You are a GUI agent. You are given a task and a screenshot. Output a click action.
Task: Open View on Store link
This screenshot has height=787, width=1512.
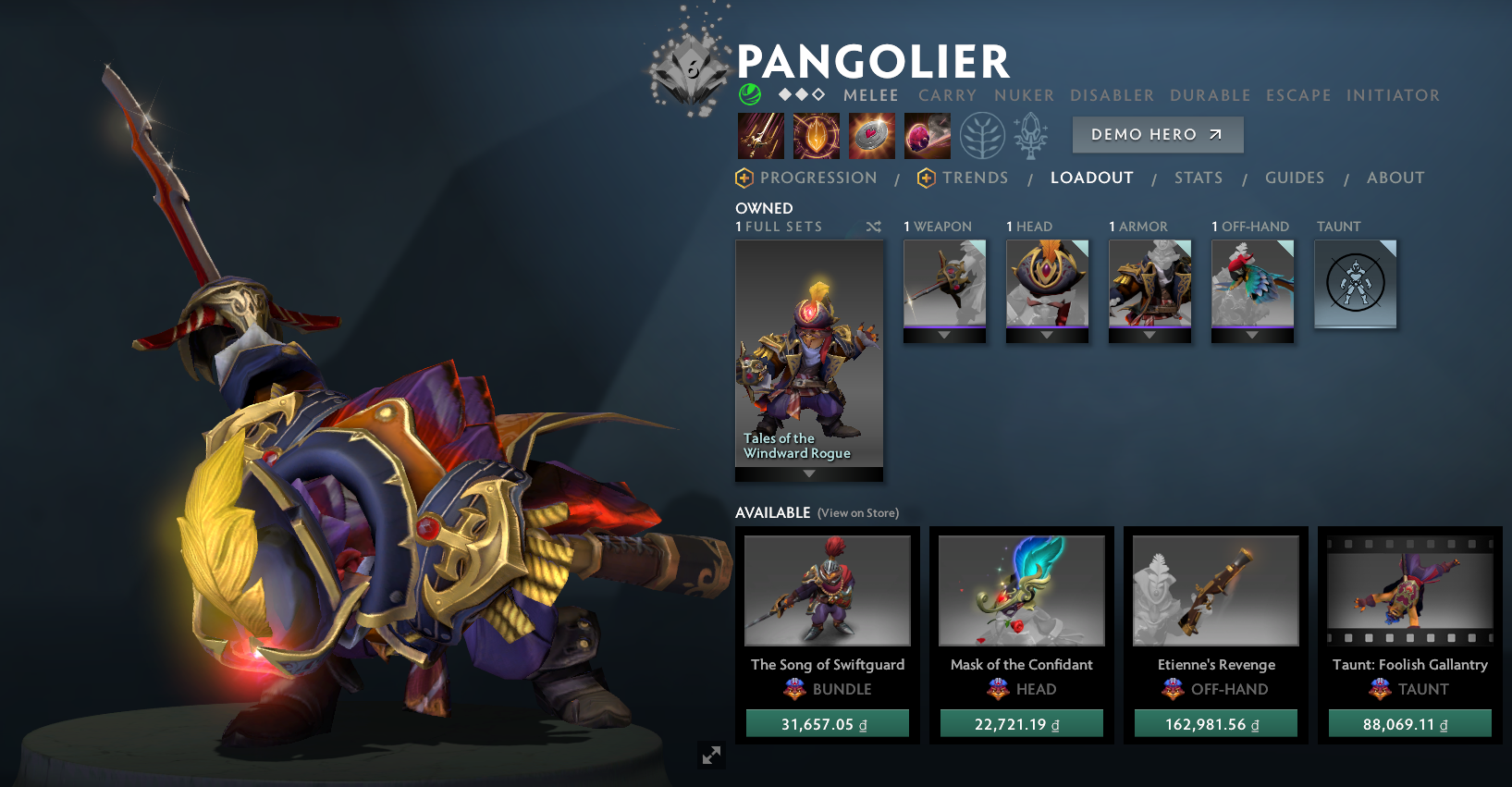tap(858, 512)
